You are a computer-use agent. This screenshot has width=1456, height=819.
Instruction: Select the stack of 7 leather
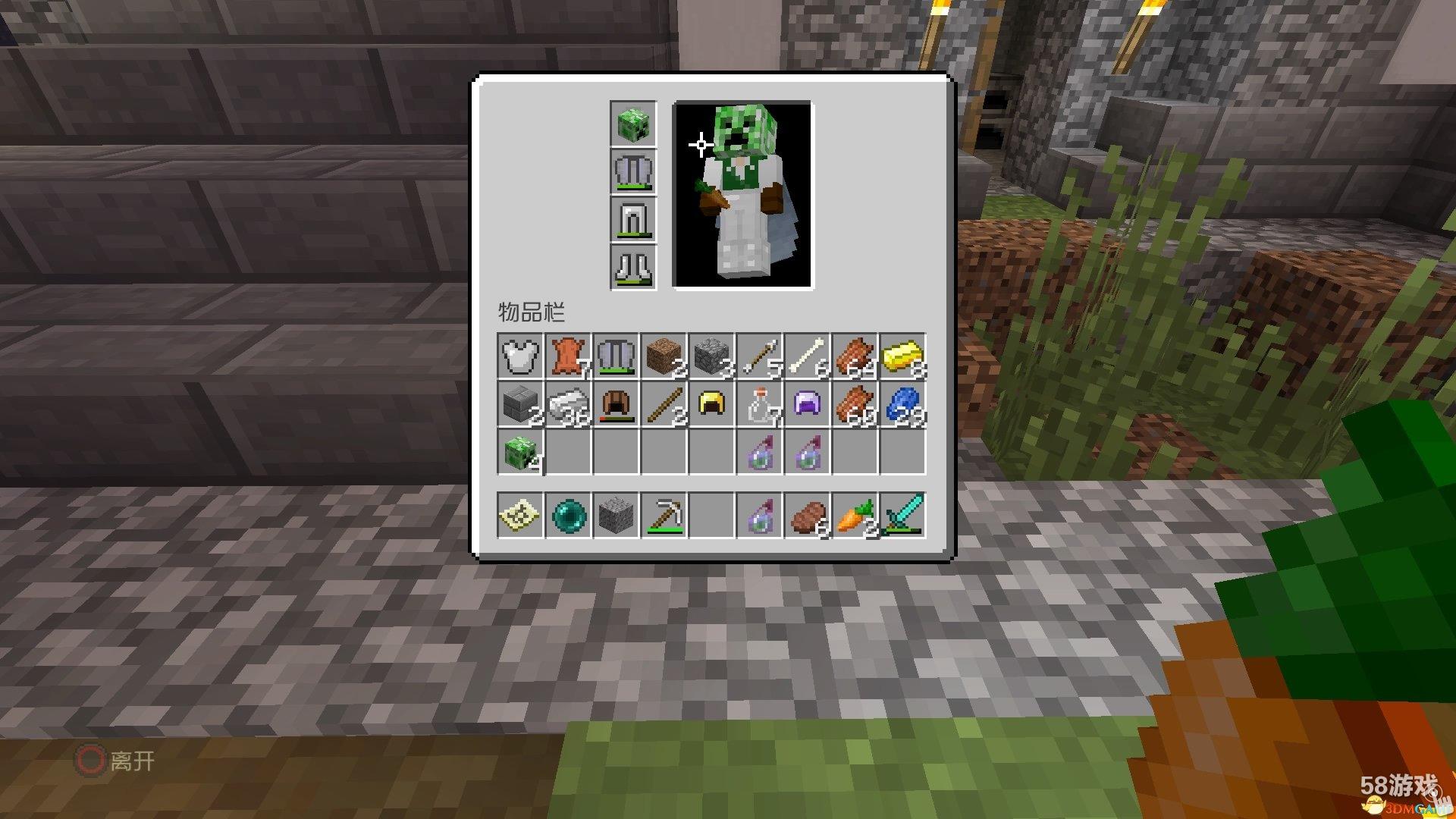pos(569,356)
